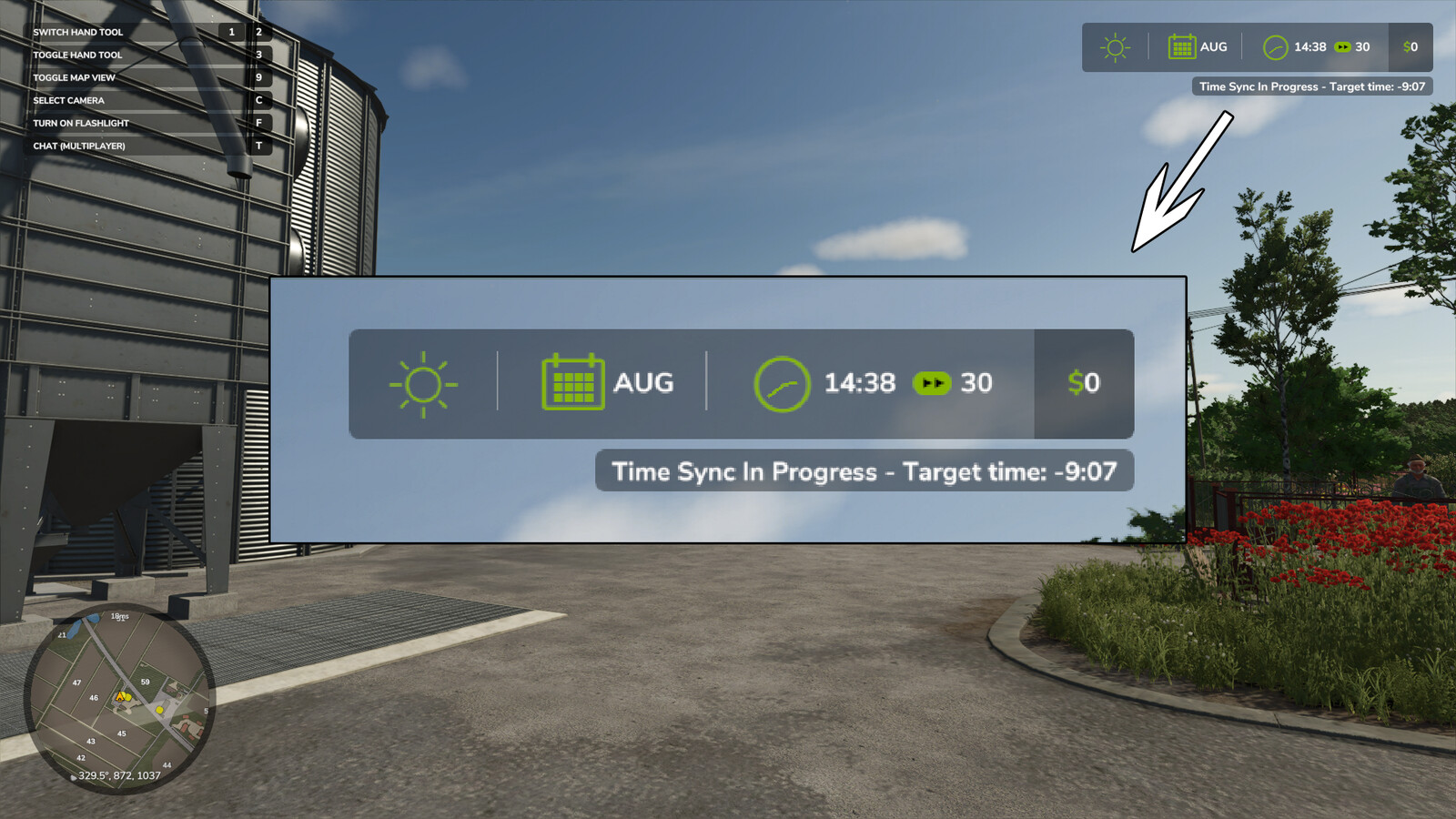Click the small AUG calendar icon at top right
Image resolution: width=1456 pixels, height=819 pixels.
pyautogui.click(x=1180, y=46)
